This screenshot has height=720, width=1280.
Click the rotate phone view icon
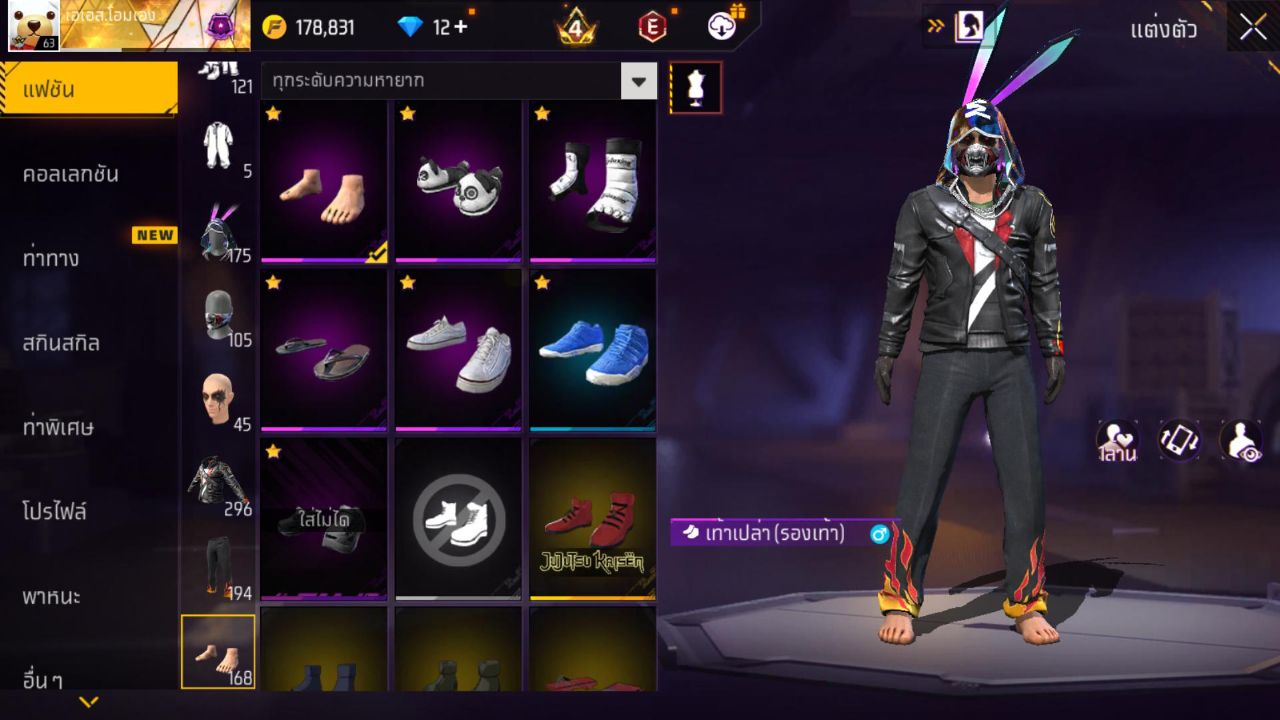(1178, 440)
